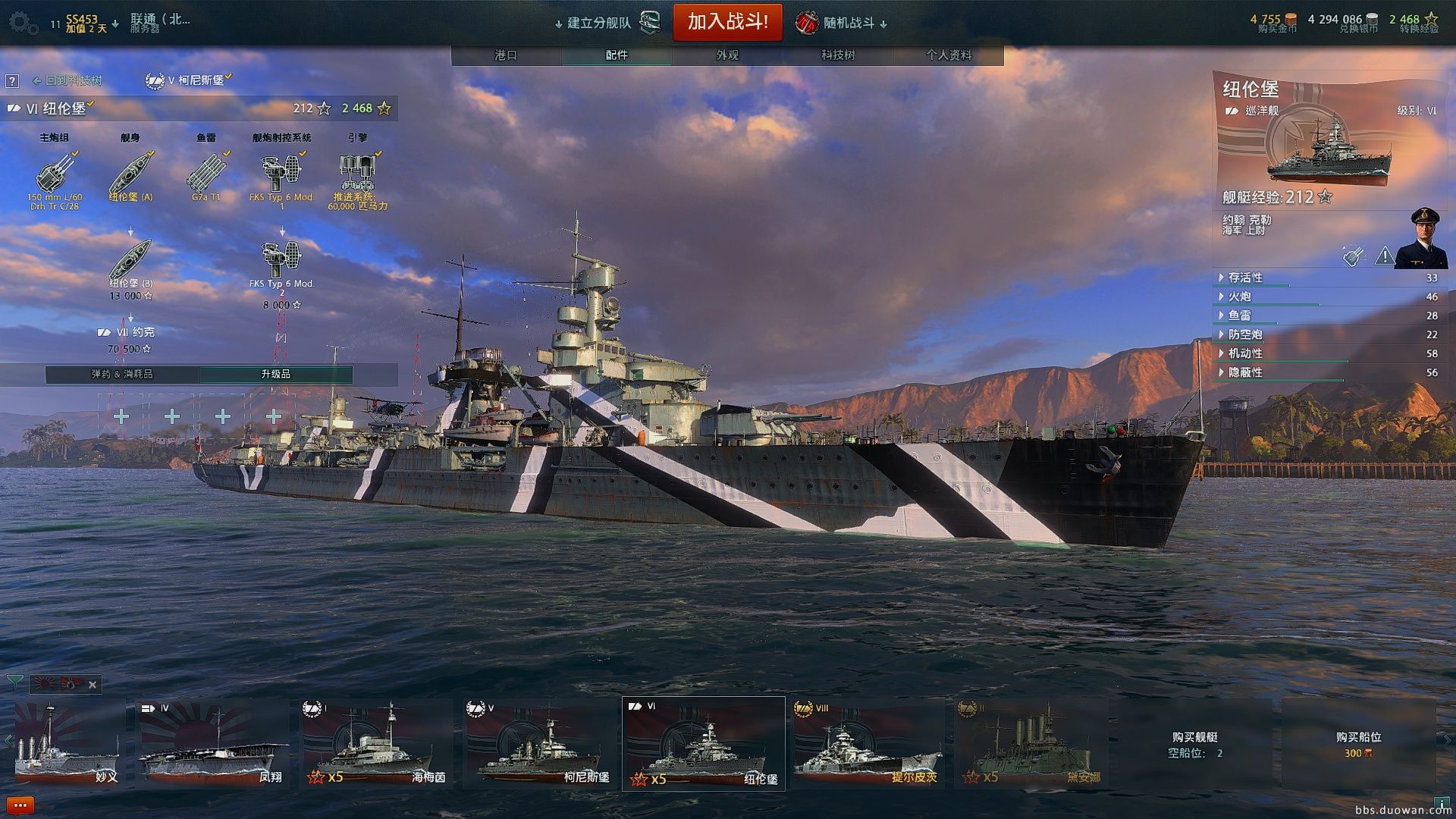Select the 150 mm main battery module
Screen dimensions: 1456x819
(55, 175)
